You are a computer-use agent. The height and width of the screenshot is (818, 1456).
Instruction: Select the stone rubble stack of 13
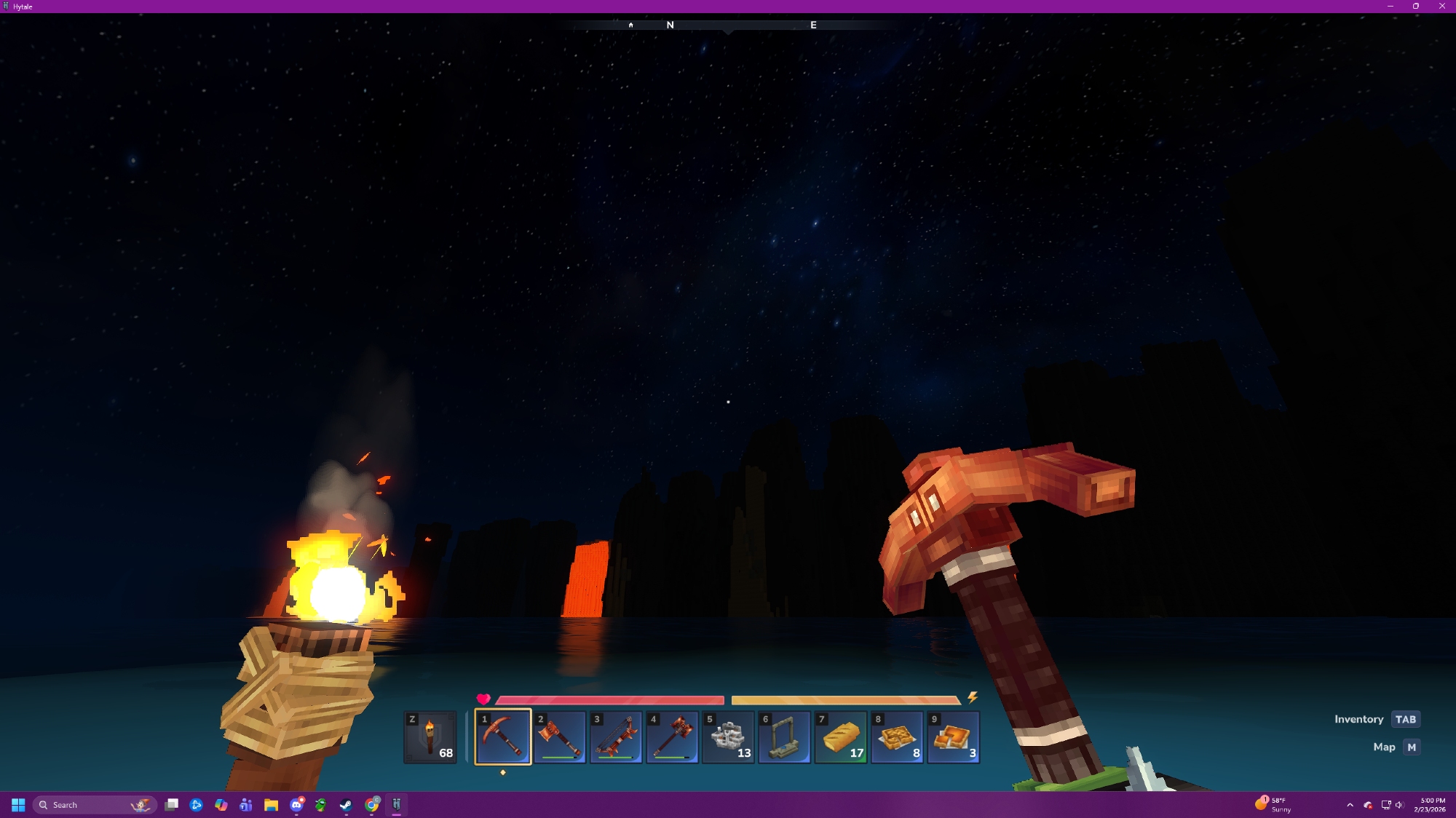pyautogui.click(x=728, y=736)
